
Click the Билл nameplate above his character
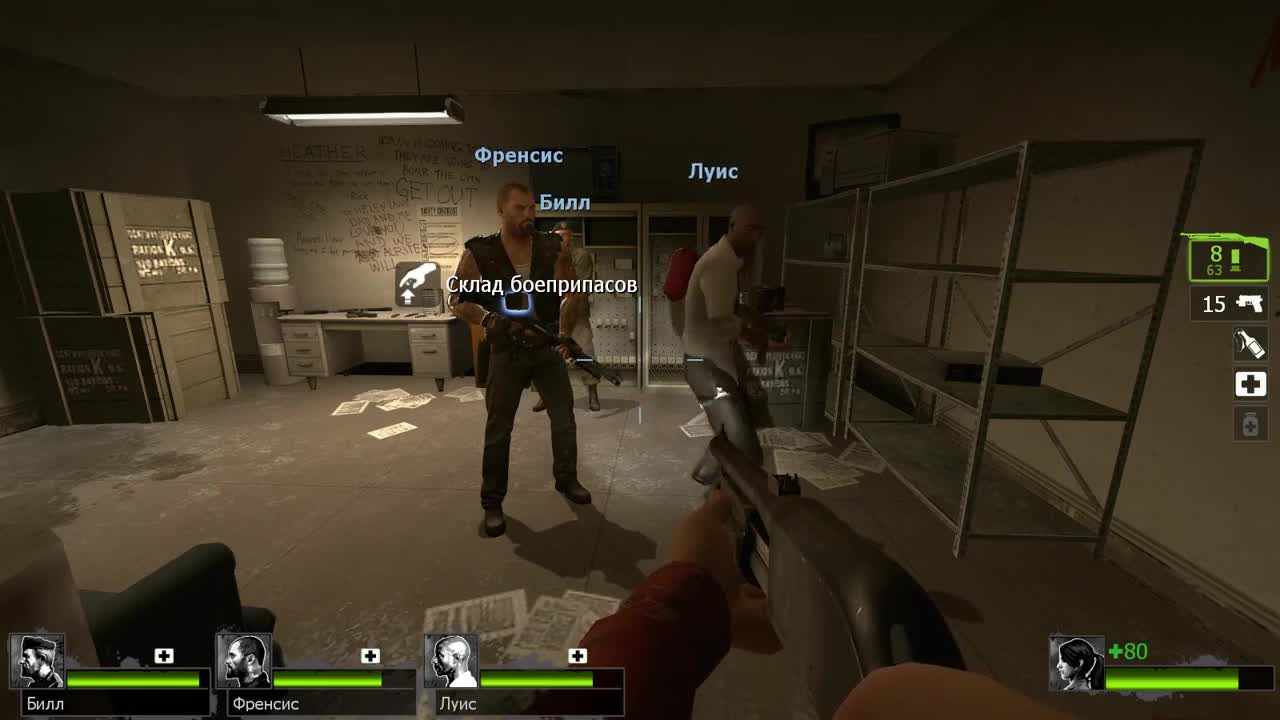[565, 201]
